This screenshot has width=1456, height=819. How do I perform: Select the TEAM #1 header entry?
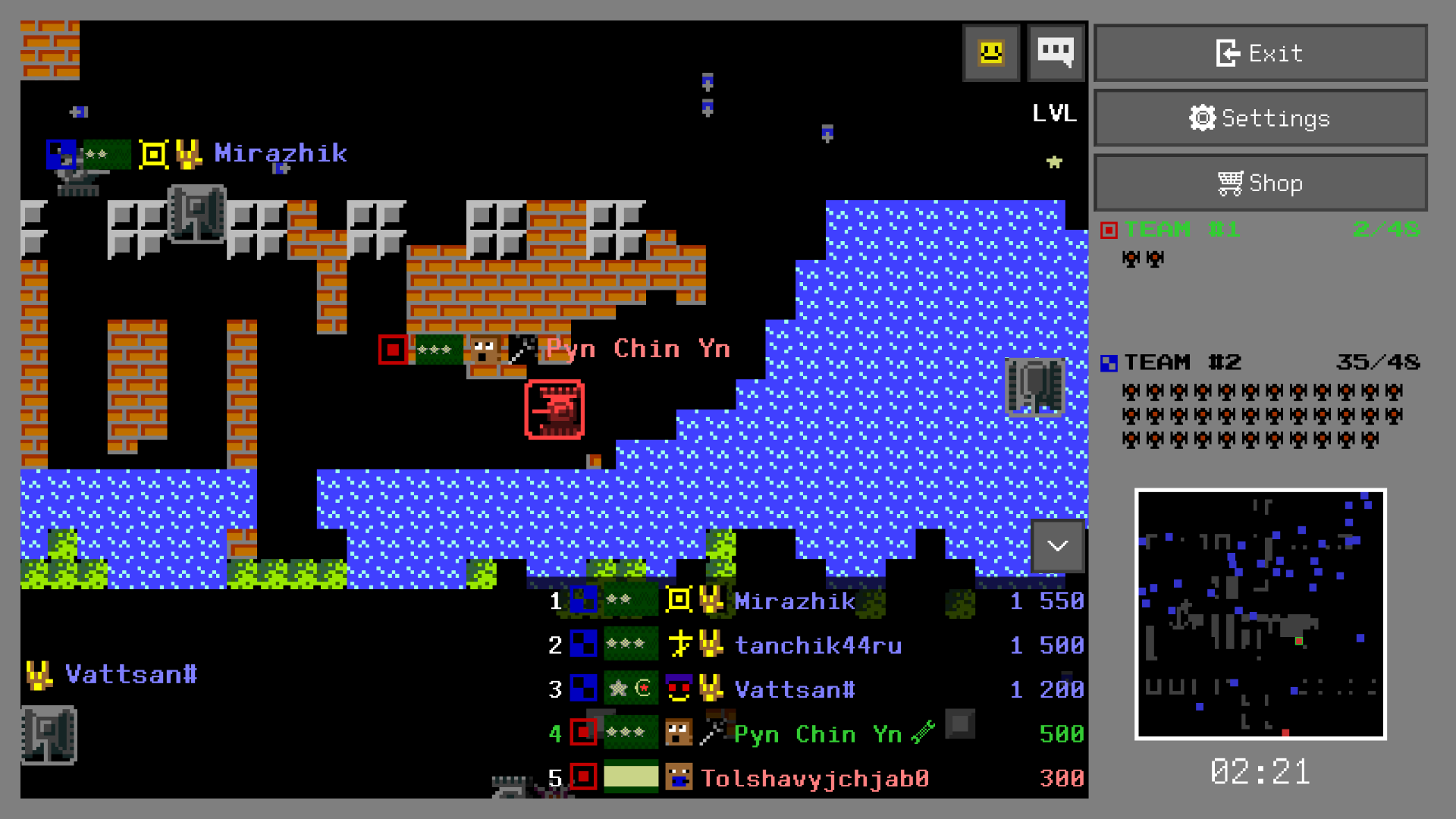(1181, 228)
